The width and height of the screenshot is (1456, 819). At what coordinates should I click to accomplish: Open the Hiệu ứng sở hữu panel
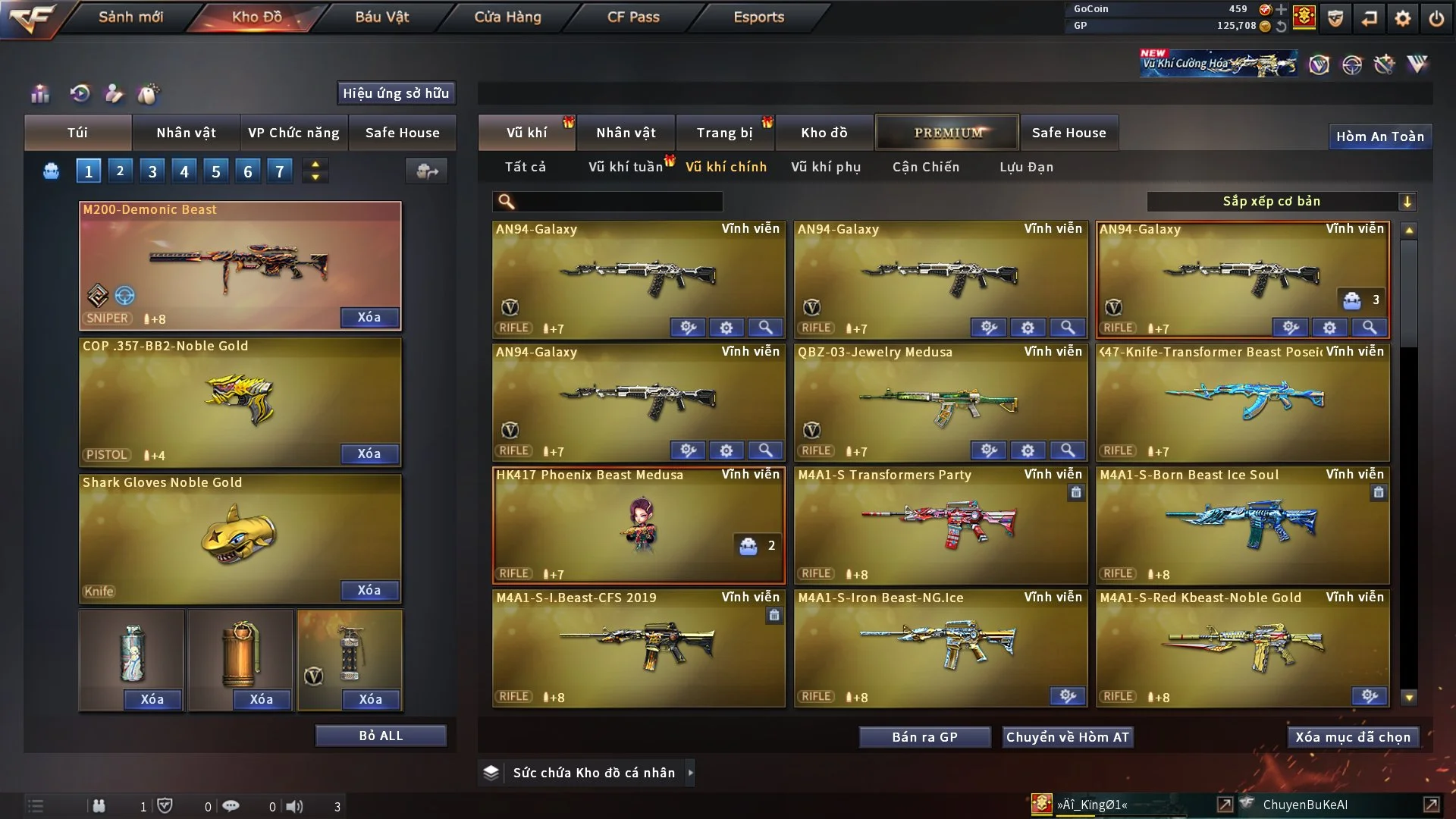point(396,93)
